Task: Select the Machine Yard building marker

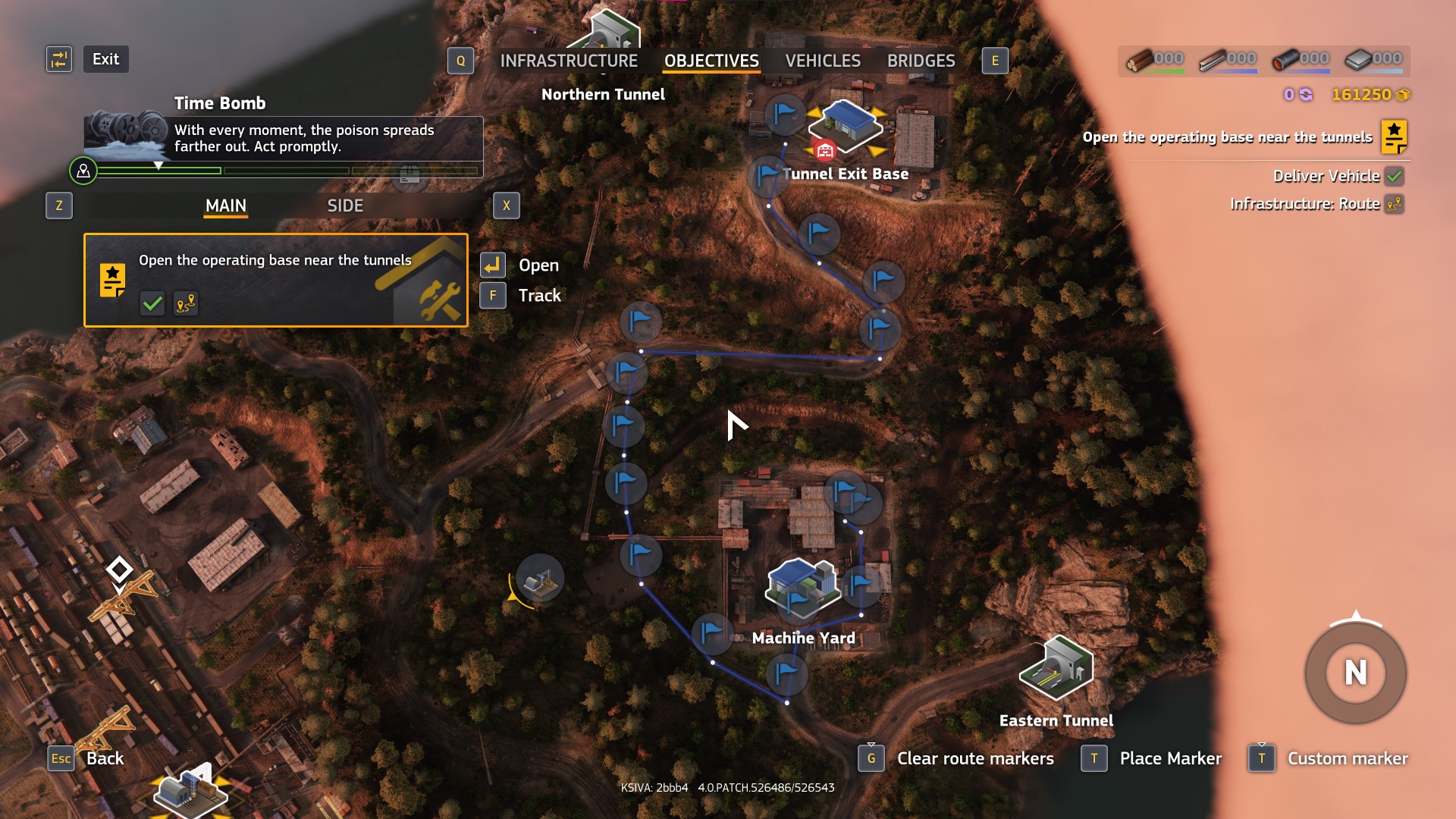Action: tap(804, 588)
